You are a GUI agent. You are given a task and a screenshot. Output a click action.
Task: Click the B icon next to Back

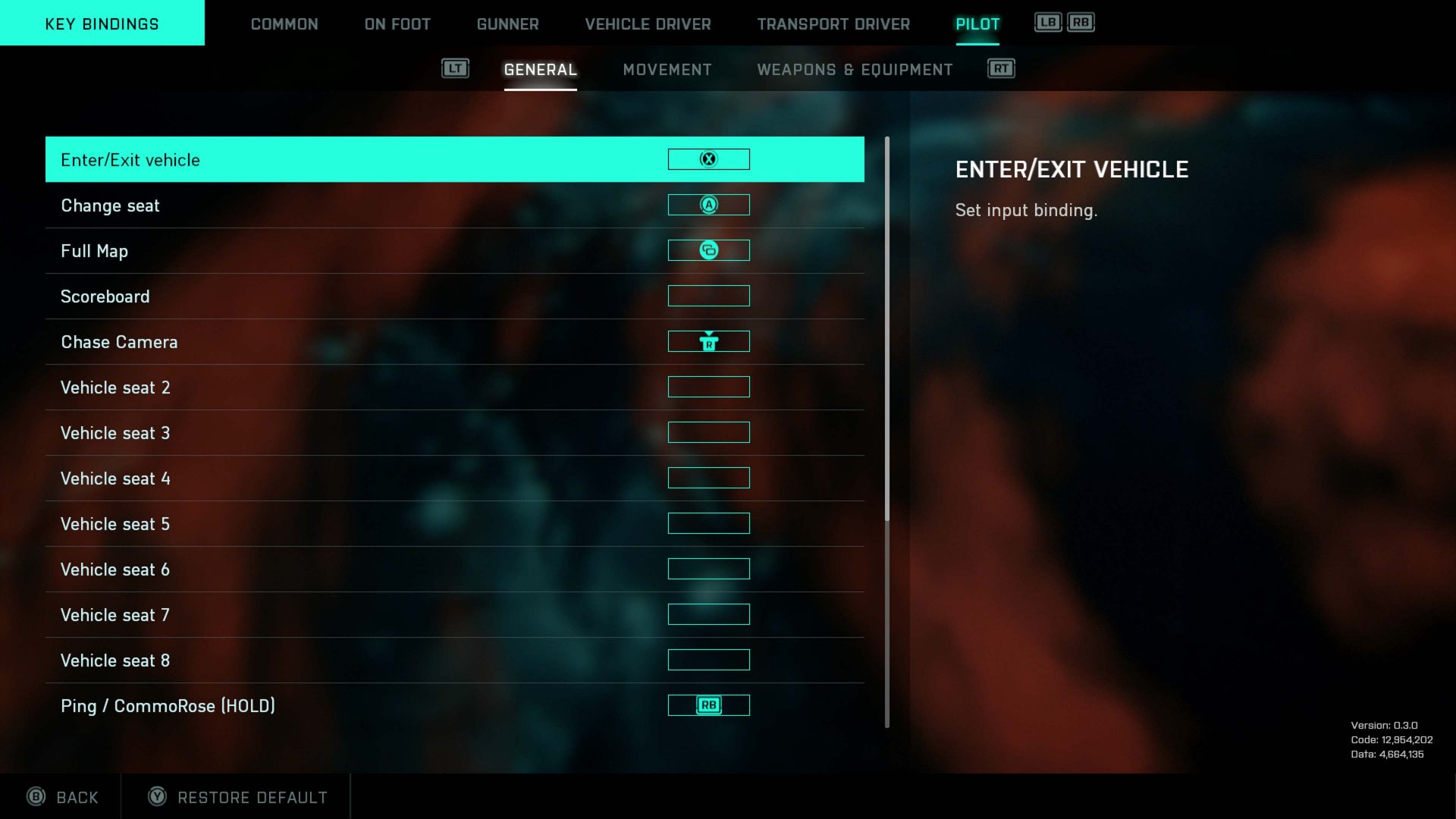36,797
